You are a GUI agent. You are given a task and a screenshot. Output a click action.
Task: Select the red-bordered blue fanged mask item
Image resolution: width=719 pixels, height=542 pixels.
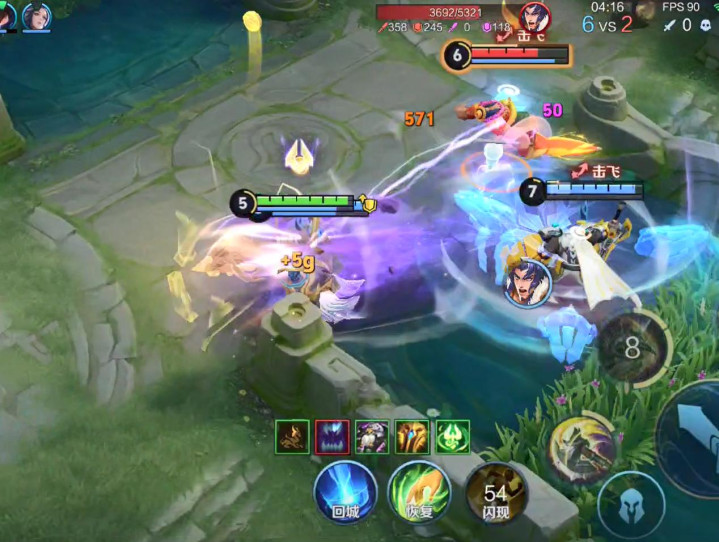coord(332,436)
